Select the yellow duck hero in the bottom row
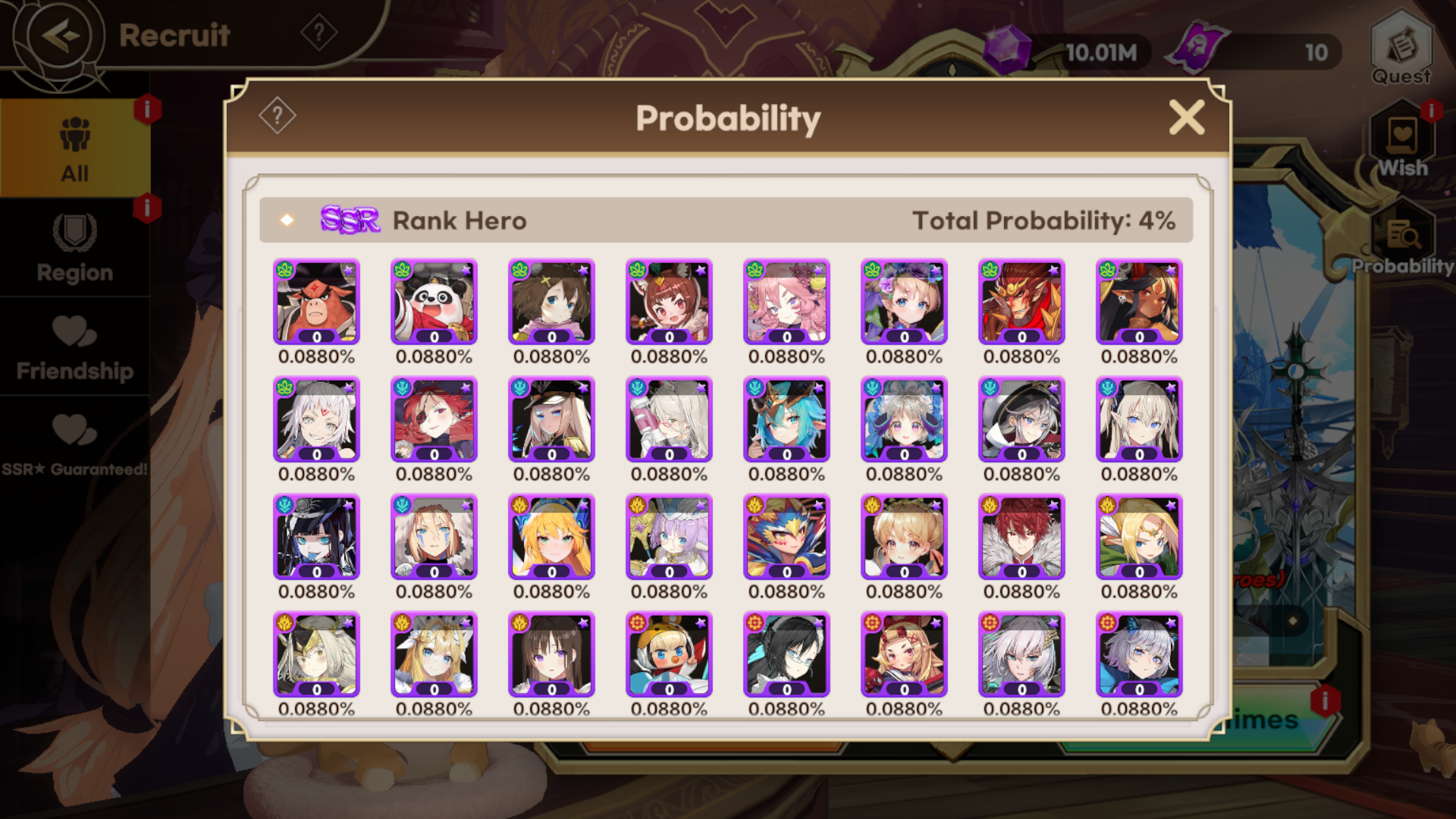The width and height of the screenshot is (1456, 819). click(x=668, y=654)
